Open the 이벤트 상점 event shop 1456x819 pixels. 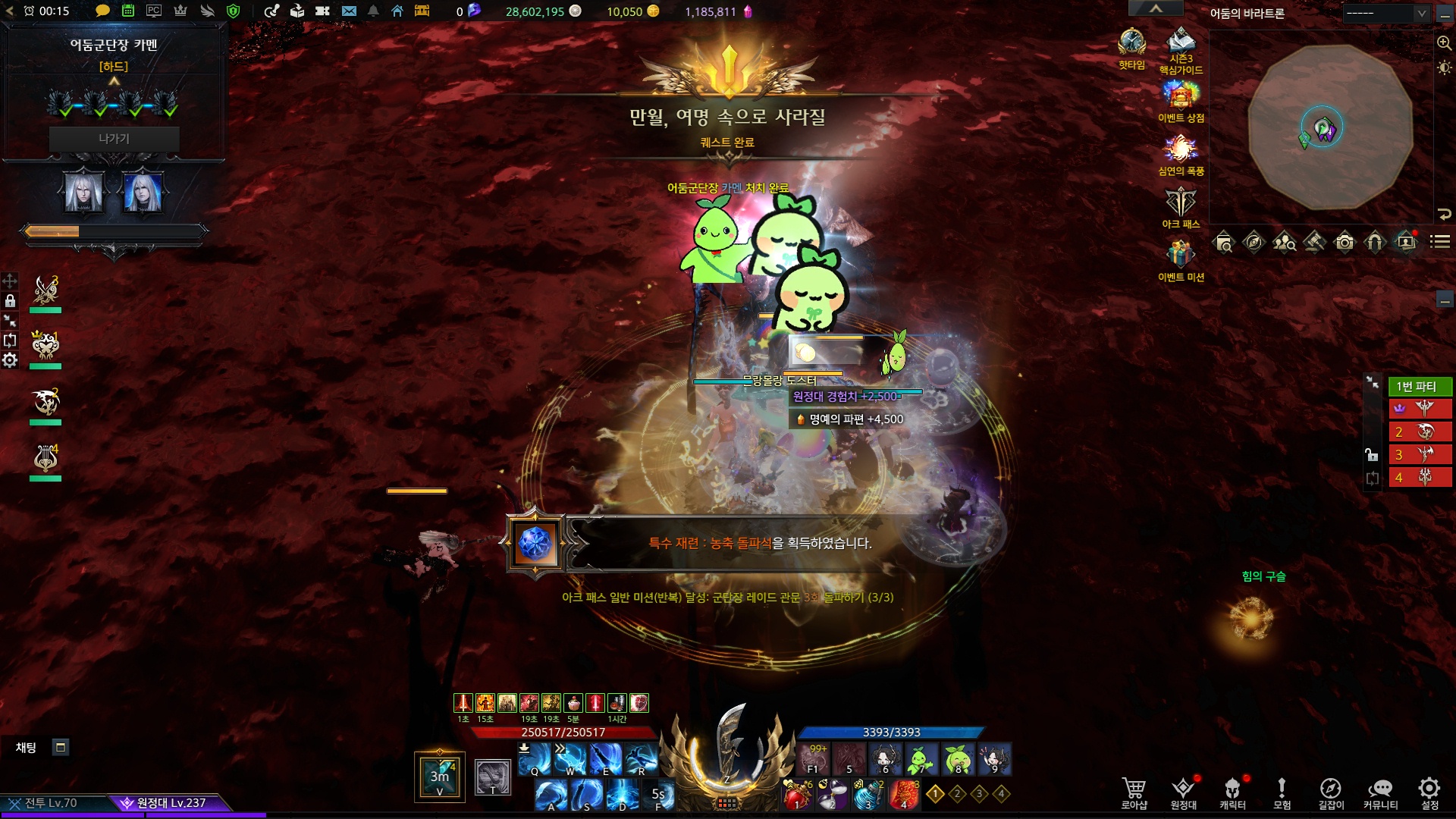click(x=1181, y=100)
